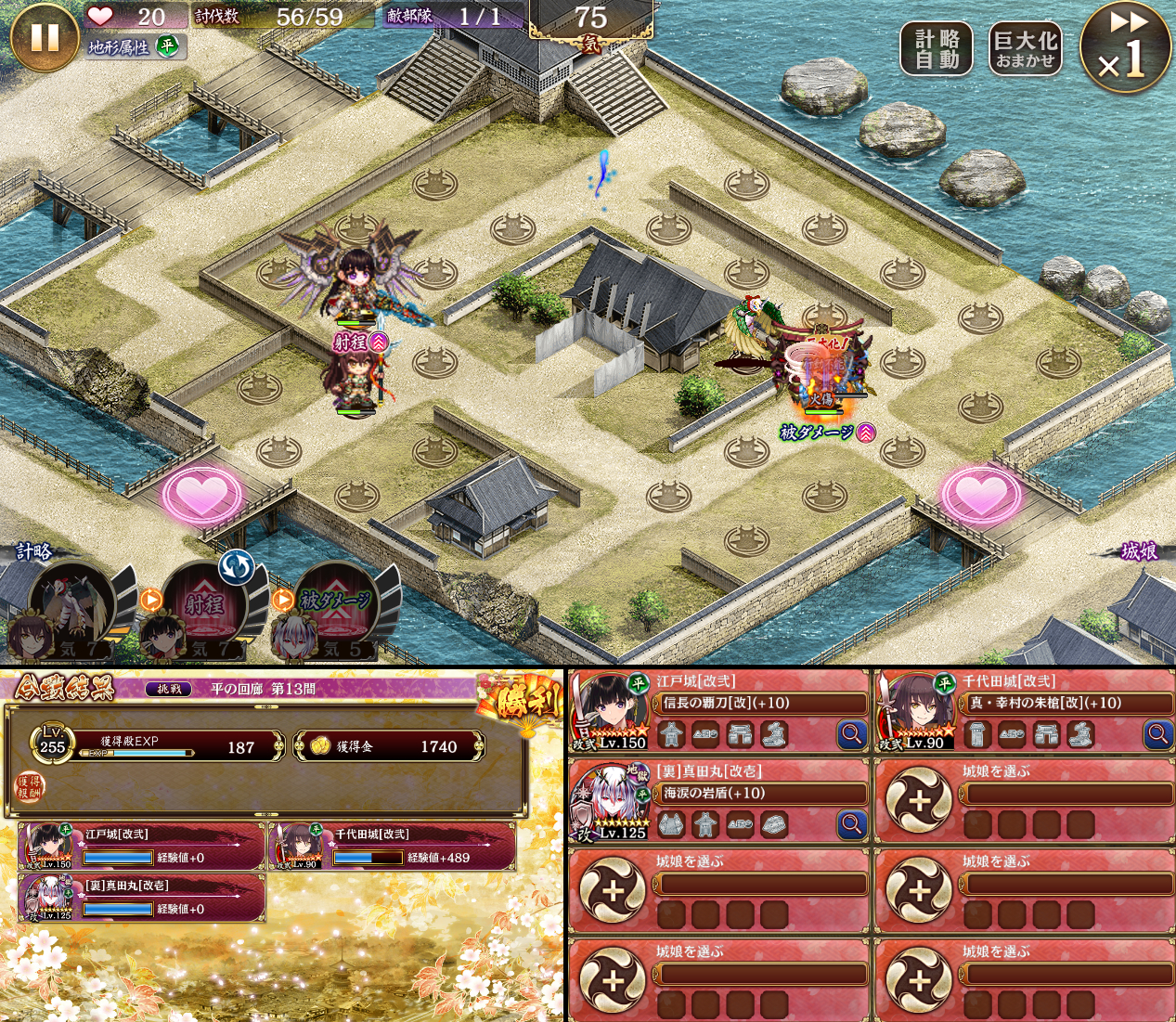The width and height of the screenshot is (1176, 1022).
Task: Click the blue swap arrows icon
Action: (237, 566)
